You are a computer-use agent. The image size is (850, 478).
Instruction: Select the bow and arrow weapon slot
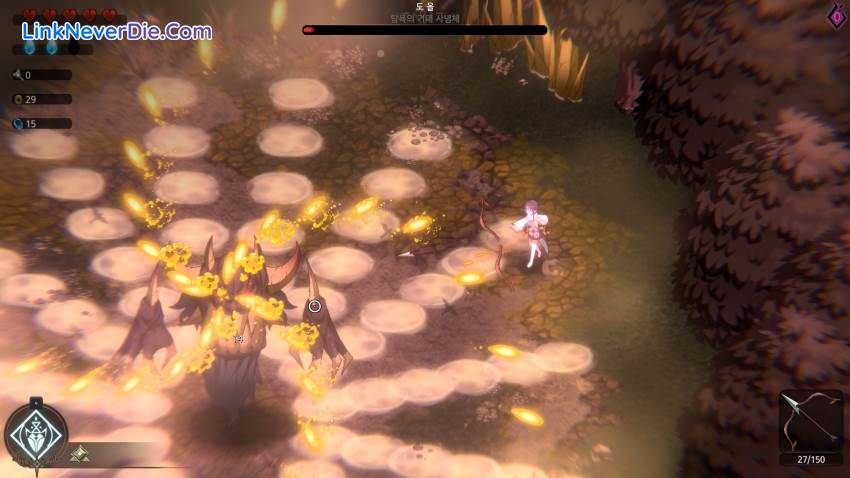[810, 421]
